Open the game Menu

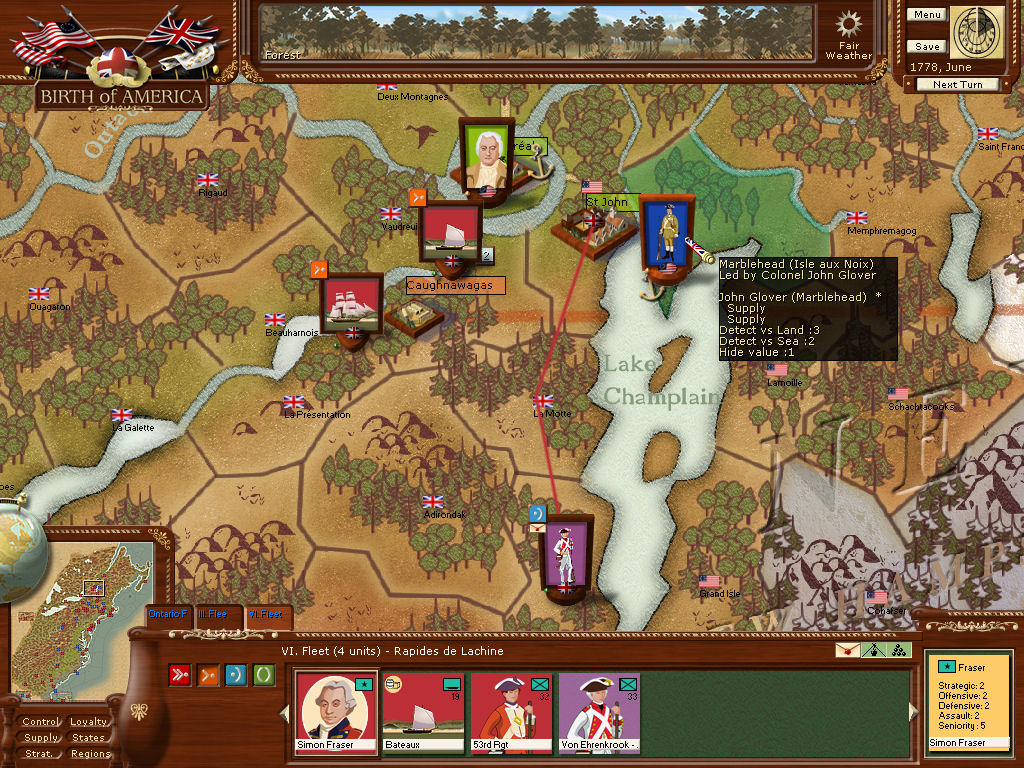[x=927, y=15]
